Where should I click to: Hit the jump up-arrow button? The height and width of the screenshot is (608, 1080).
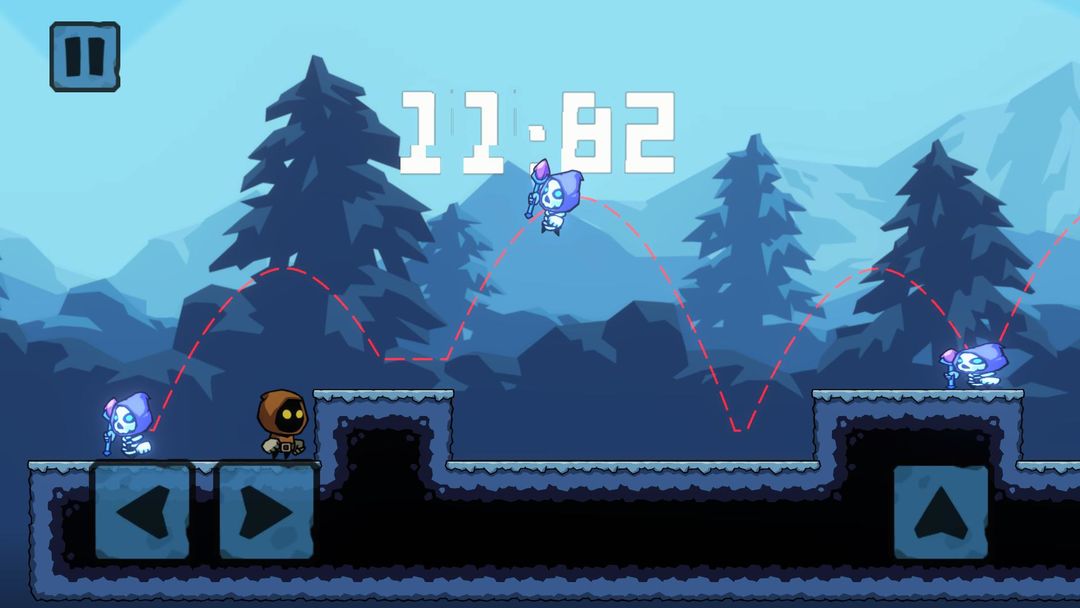940,511
